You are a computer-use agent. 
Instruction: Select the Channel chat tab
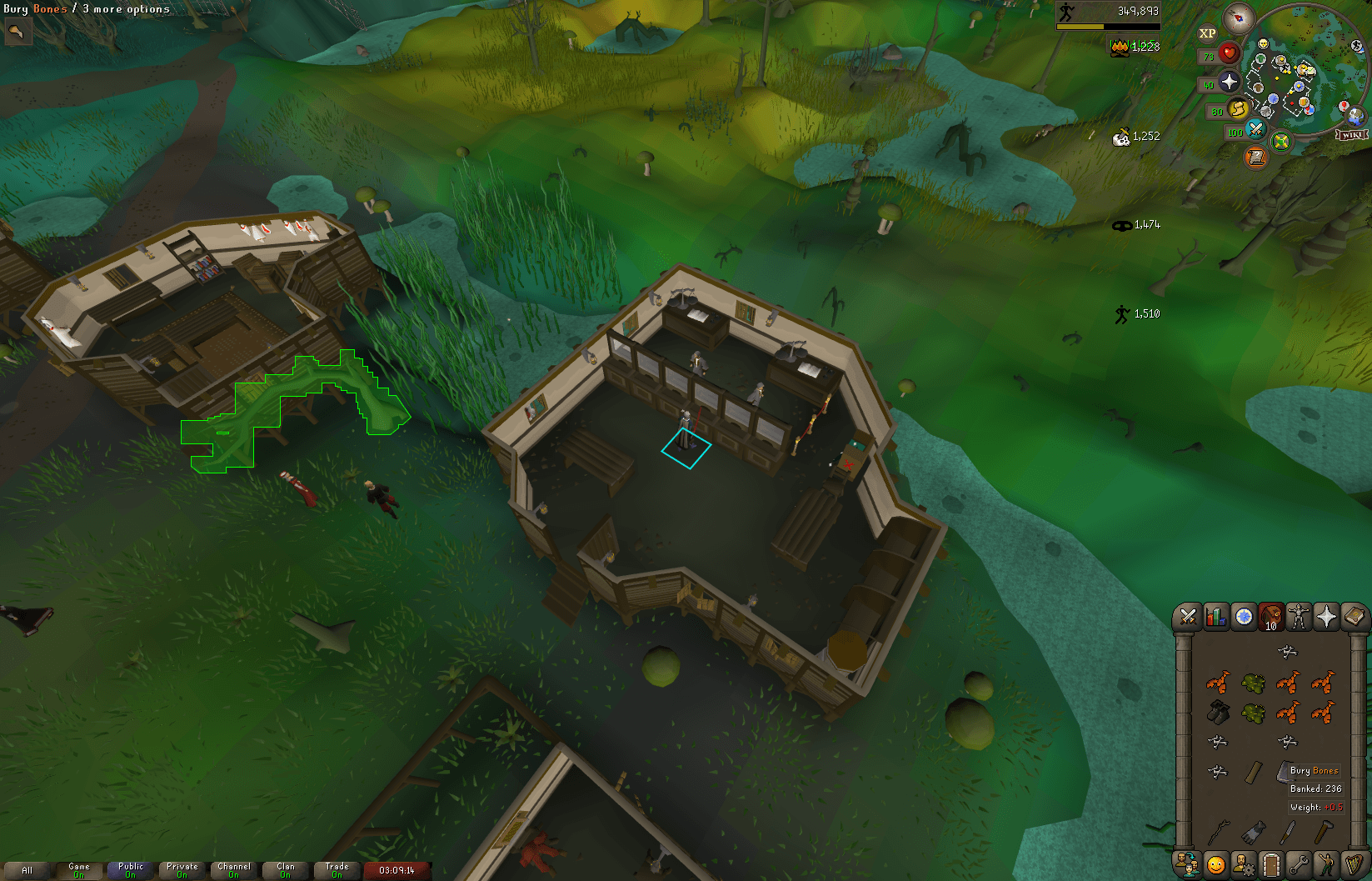point(234,869)
